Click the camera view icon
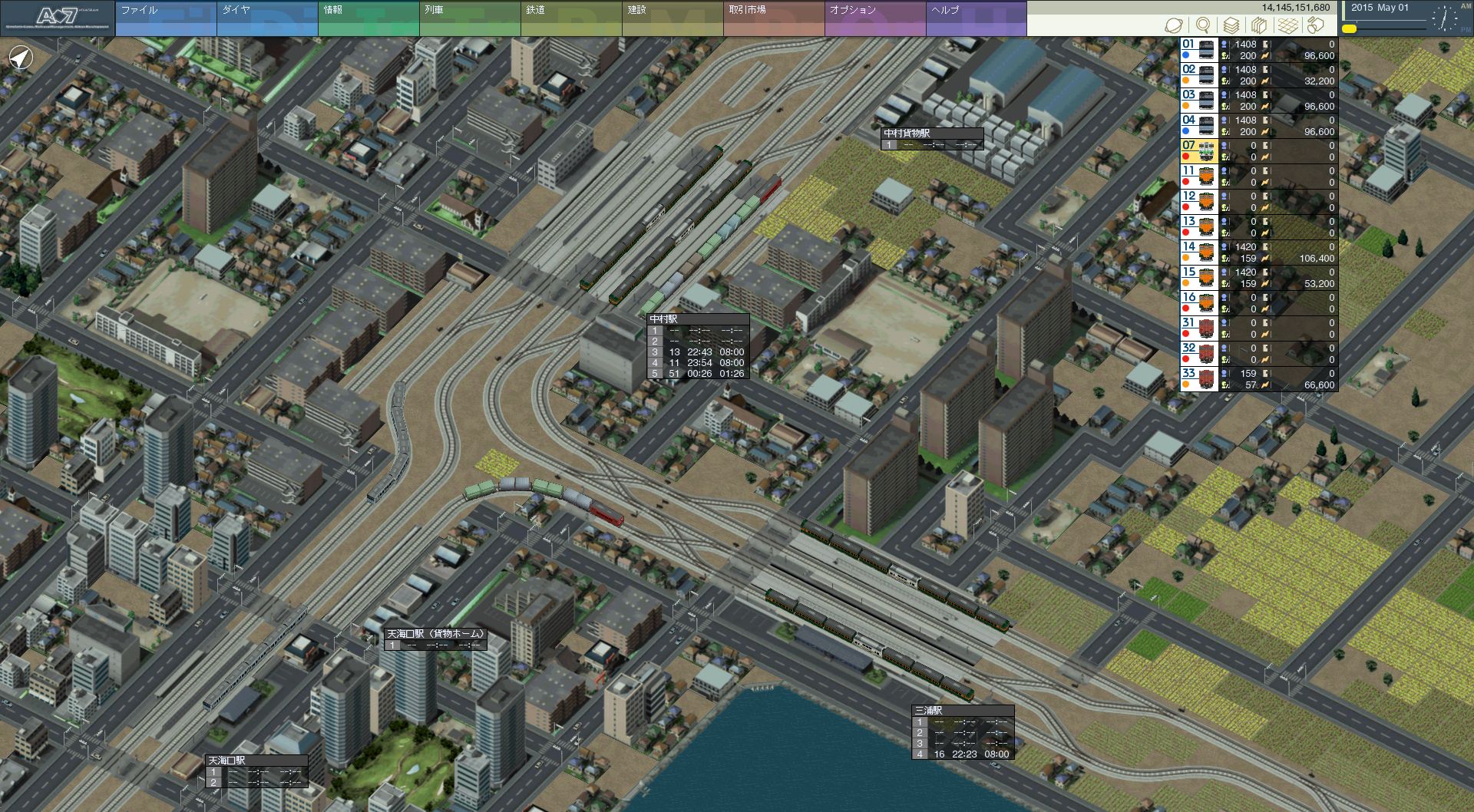The height and width of the screenshot is (812, 1474). point(1316,25)
